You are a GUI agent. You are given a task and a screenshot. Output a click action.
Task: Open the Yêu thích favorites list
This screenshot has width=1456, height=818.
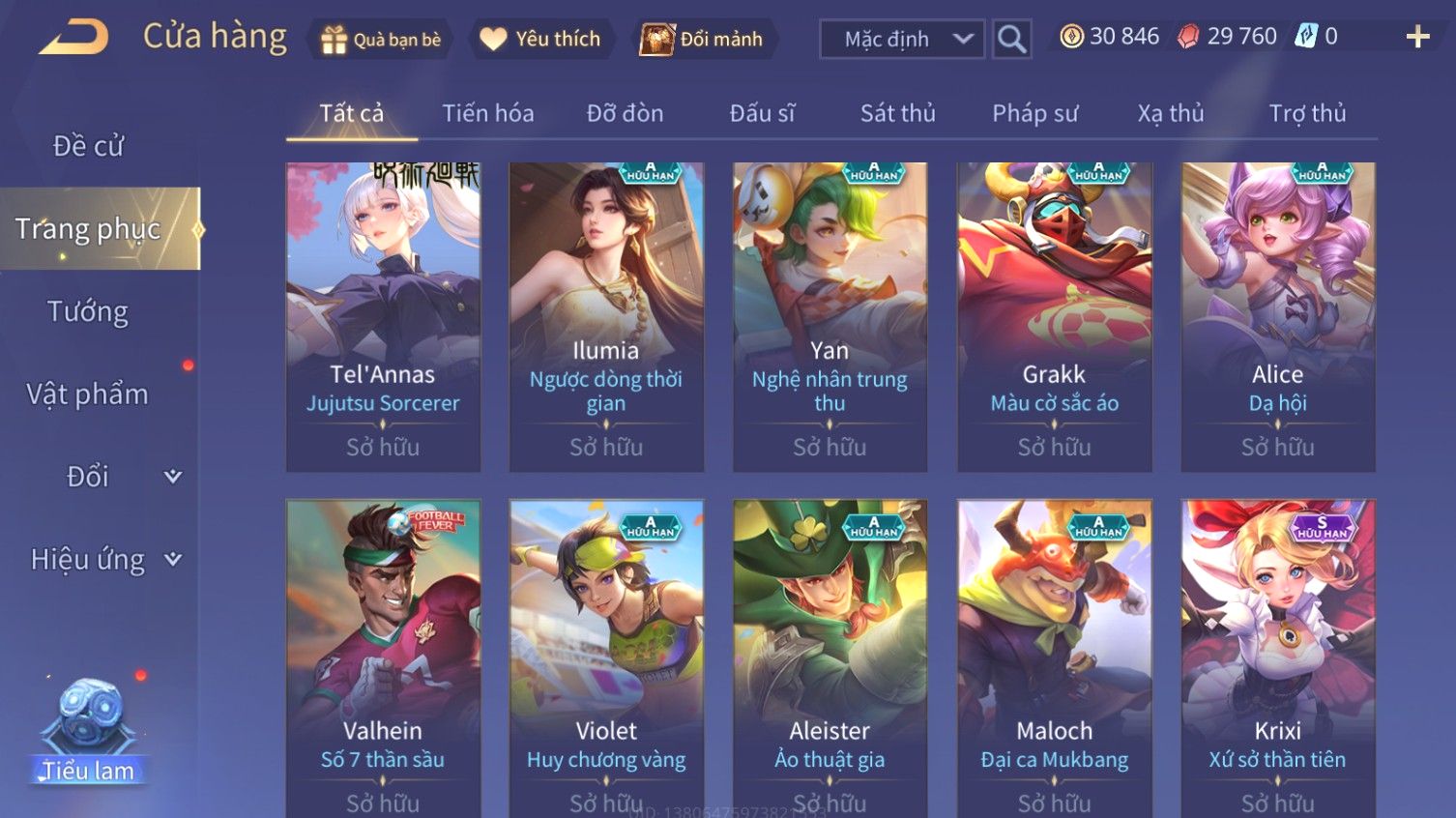click(541, 40)
